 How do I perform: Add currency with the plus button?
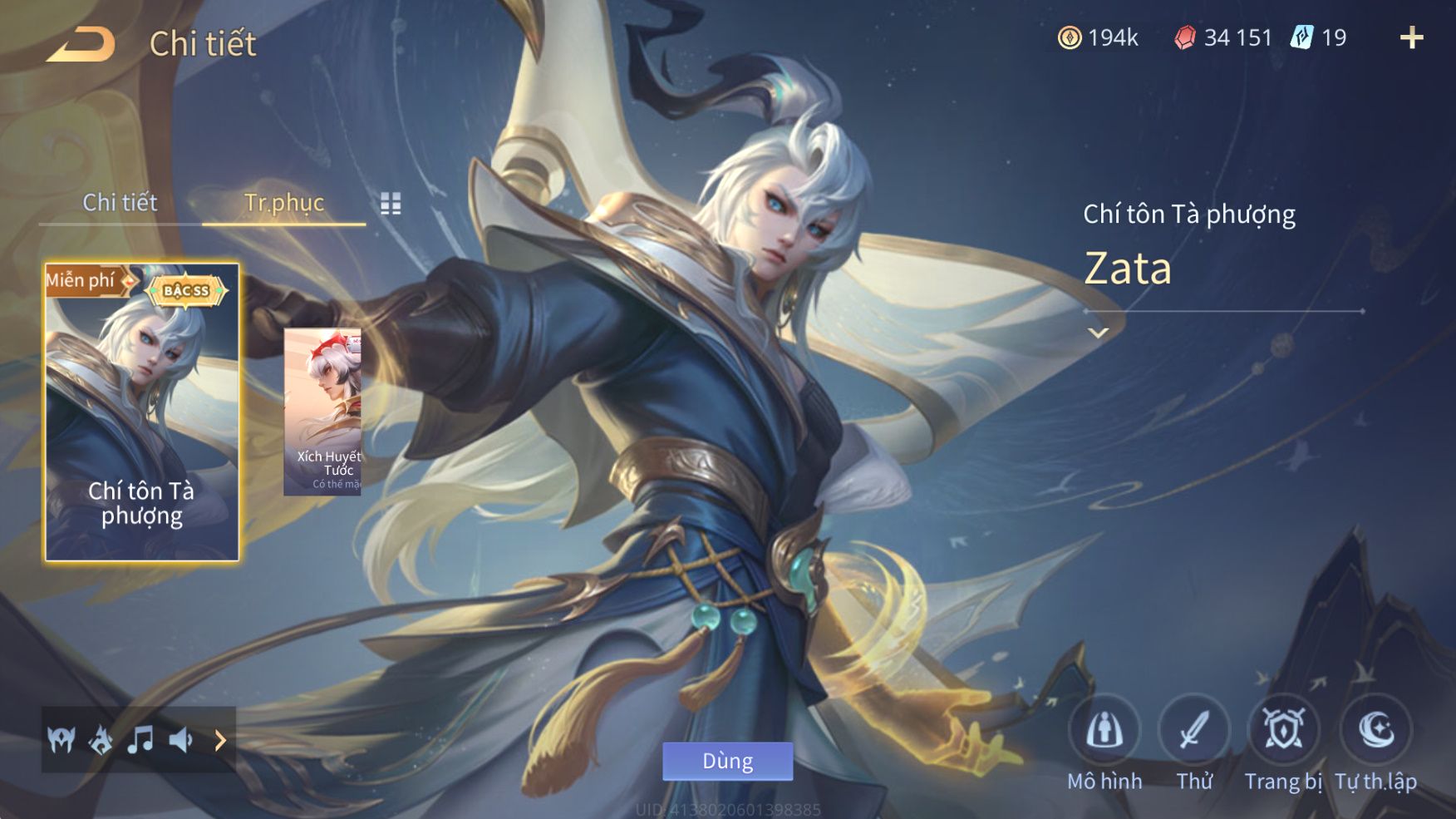click(x=1411, y=37)
